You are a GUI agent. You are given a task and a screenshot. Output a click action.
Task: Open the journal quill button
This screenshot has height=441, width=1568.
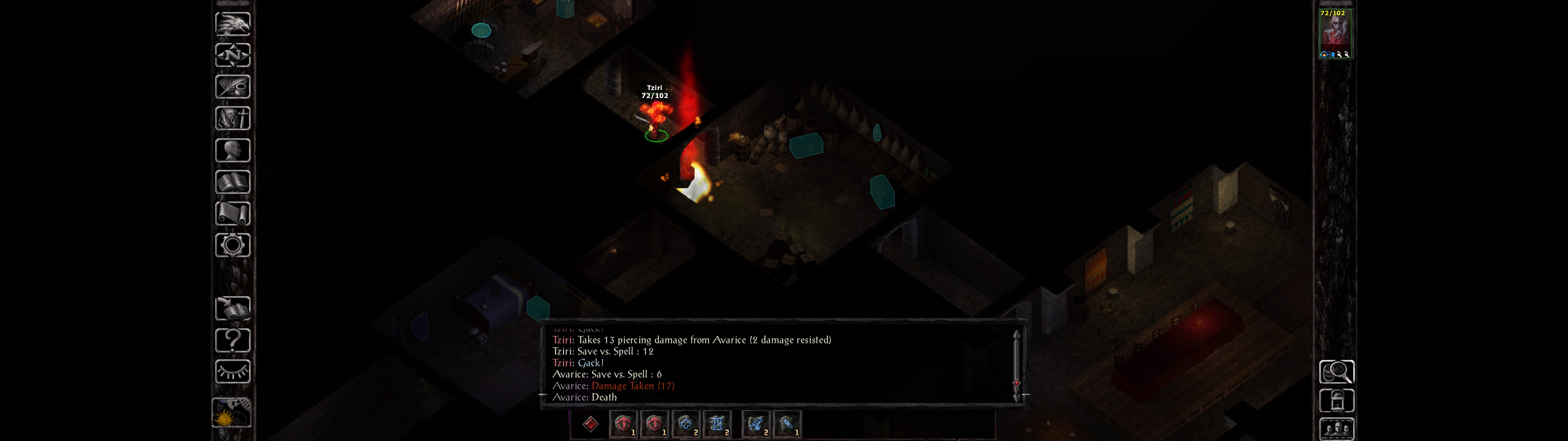(x=232, y=86)
